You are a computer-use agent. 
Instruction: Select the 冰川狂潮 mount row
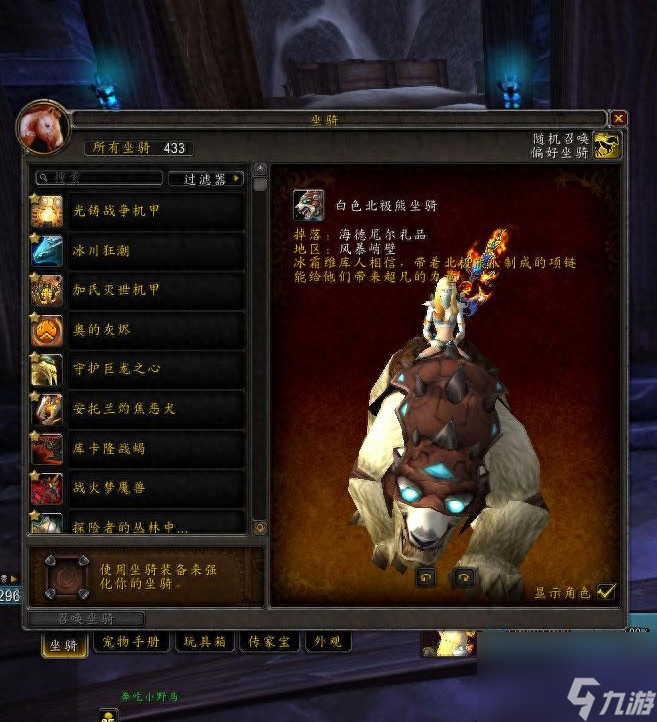coord(140,249)
